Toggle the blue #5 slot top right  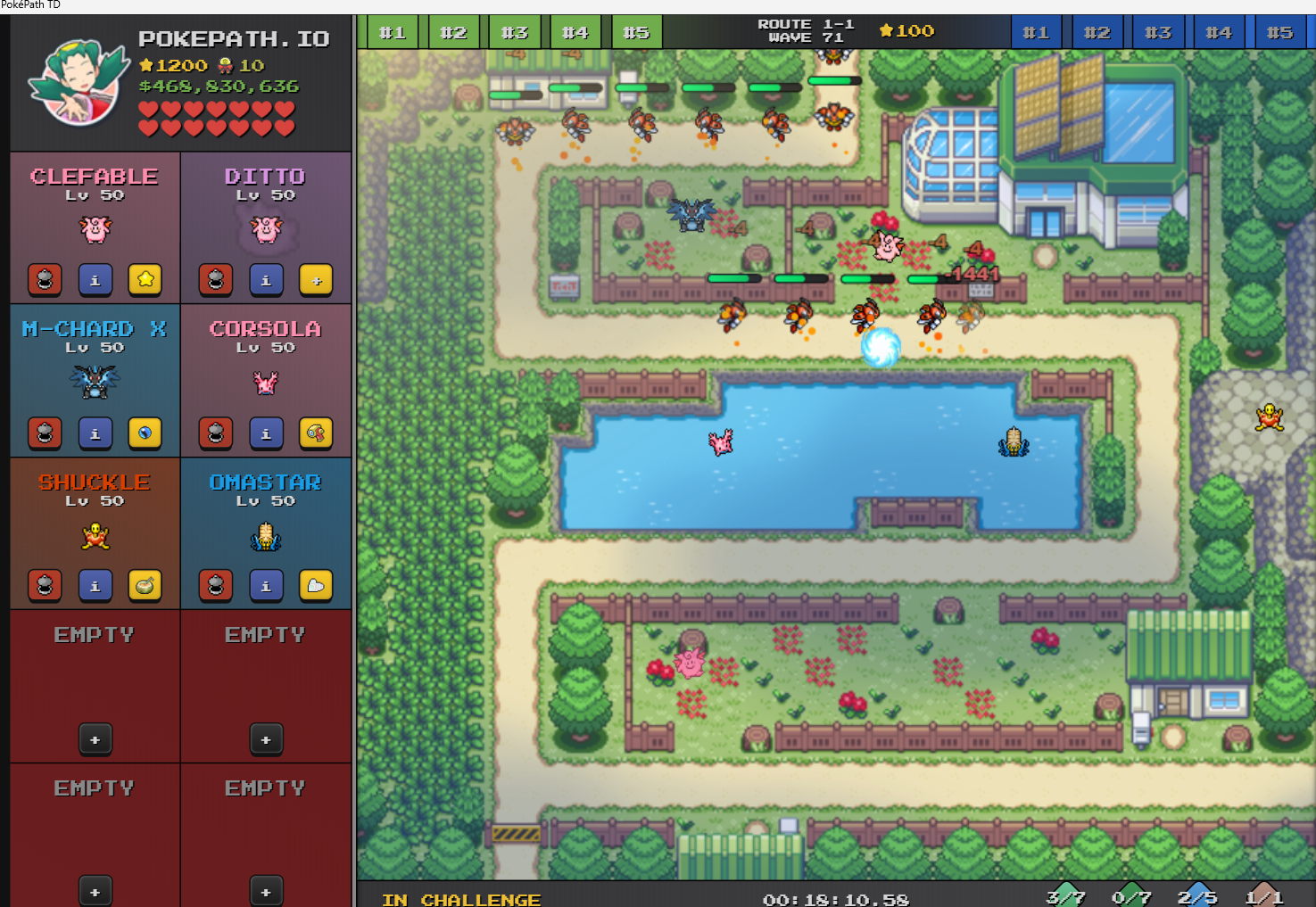click(1279, 32)
